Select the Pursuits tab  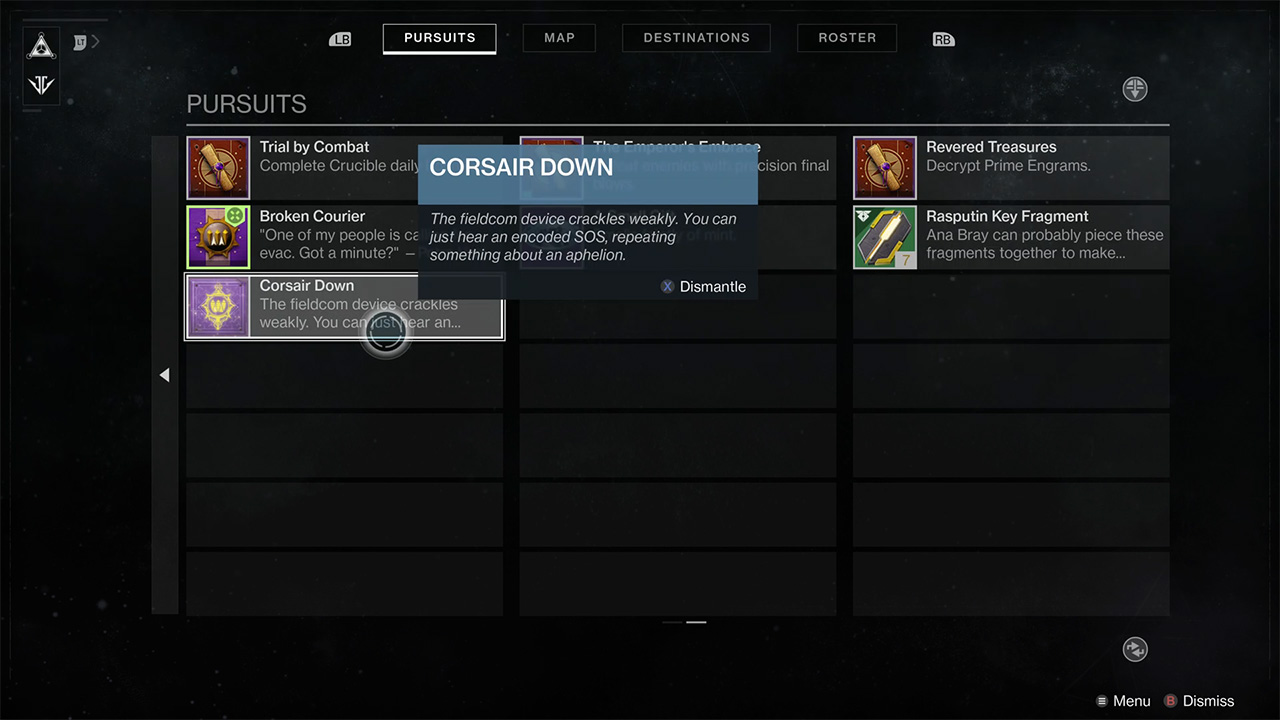click(x=439, y=37)
